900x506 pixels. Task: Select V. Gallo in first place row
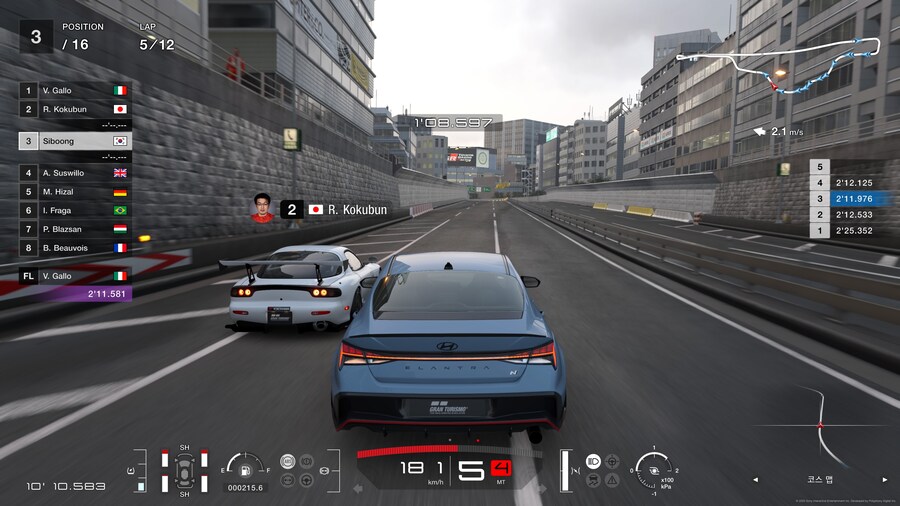click(x=75, y=90)
